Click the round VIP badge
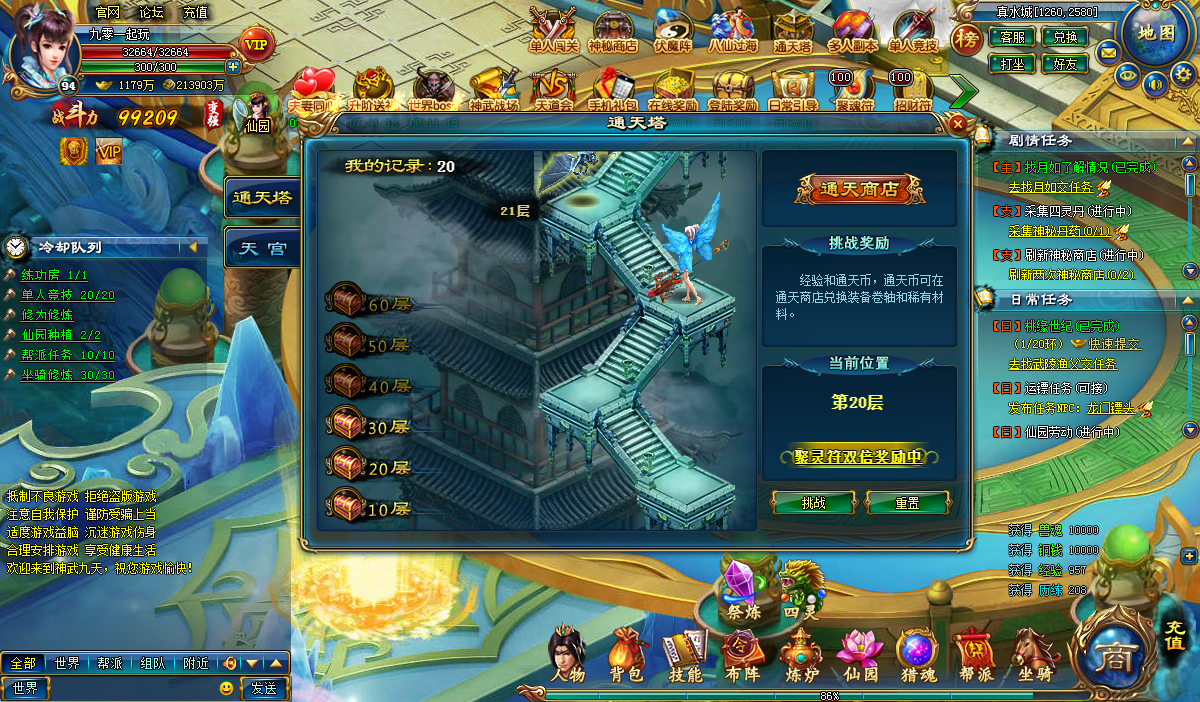 click(257, 44)
